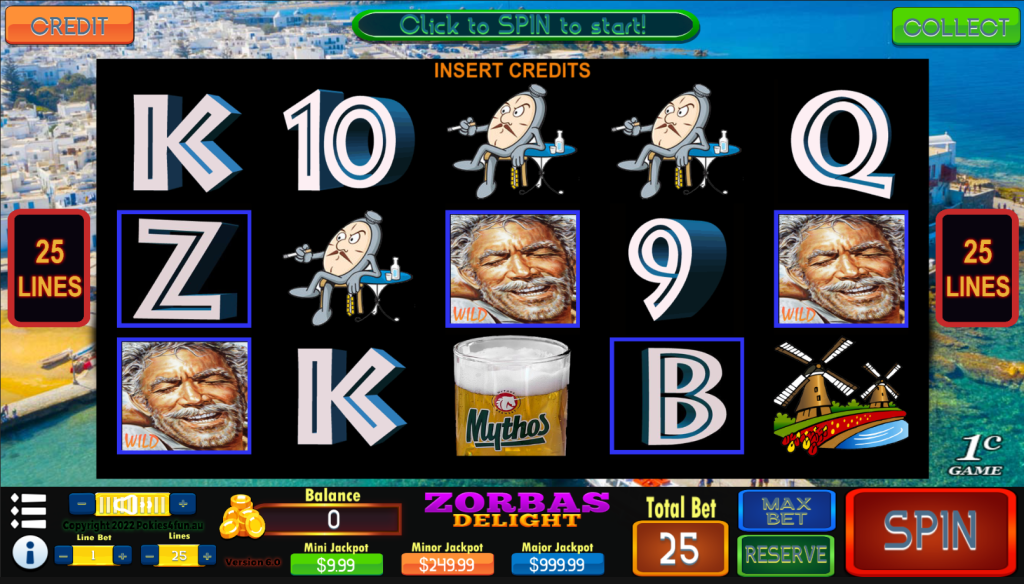1024x584 pixels.
Task: Lower the volume with the minus button
Action: coord(80,504)
